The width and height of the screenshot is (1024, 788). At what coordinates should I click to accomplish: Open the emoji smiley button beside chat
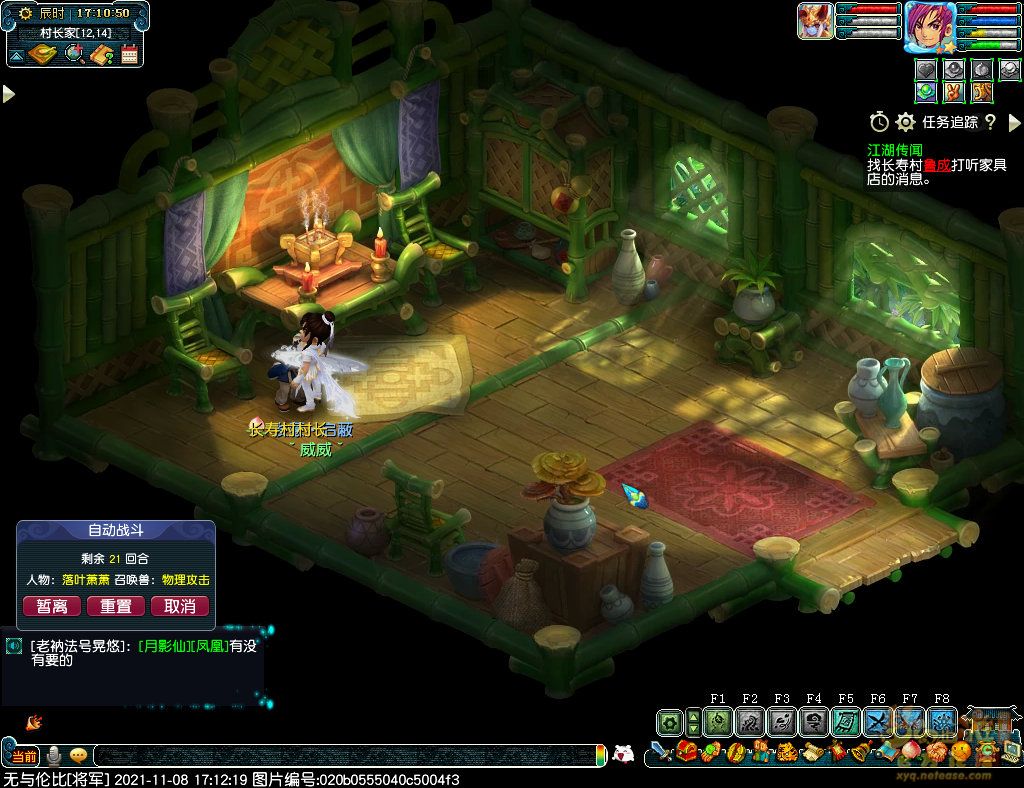click(78, 755)
